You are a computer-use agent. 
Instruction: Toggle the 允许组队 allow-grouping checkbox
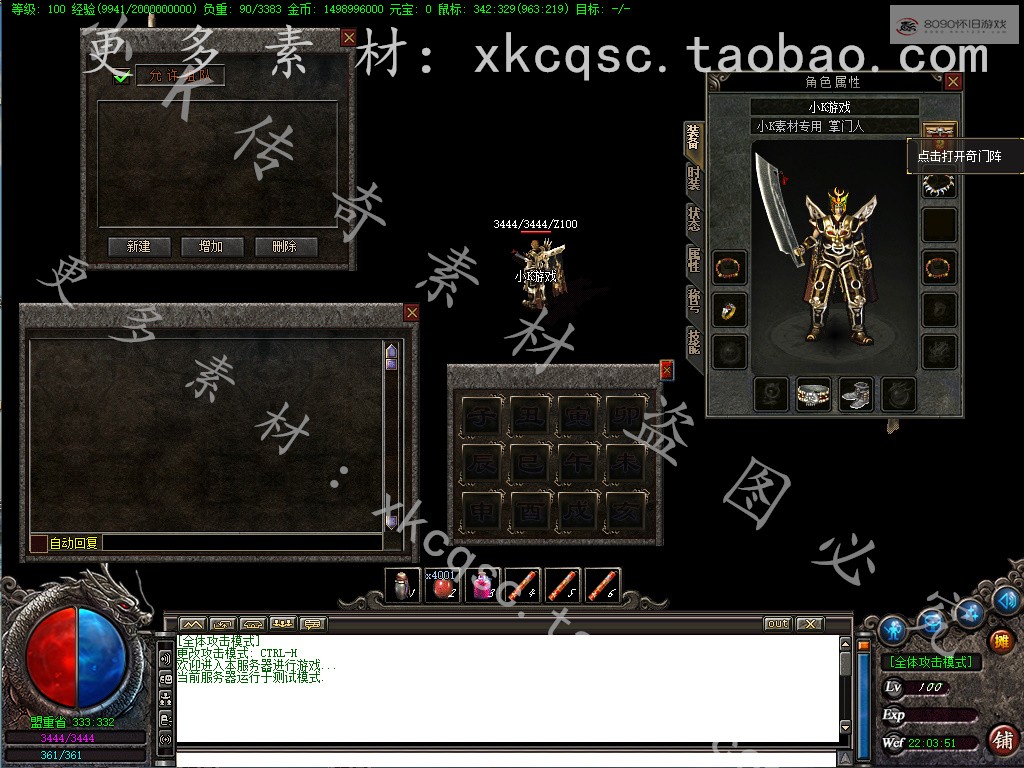(122, 77)
